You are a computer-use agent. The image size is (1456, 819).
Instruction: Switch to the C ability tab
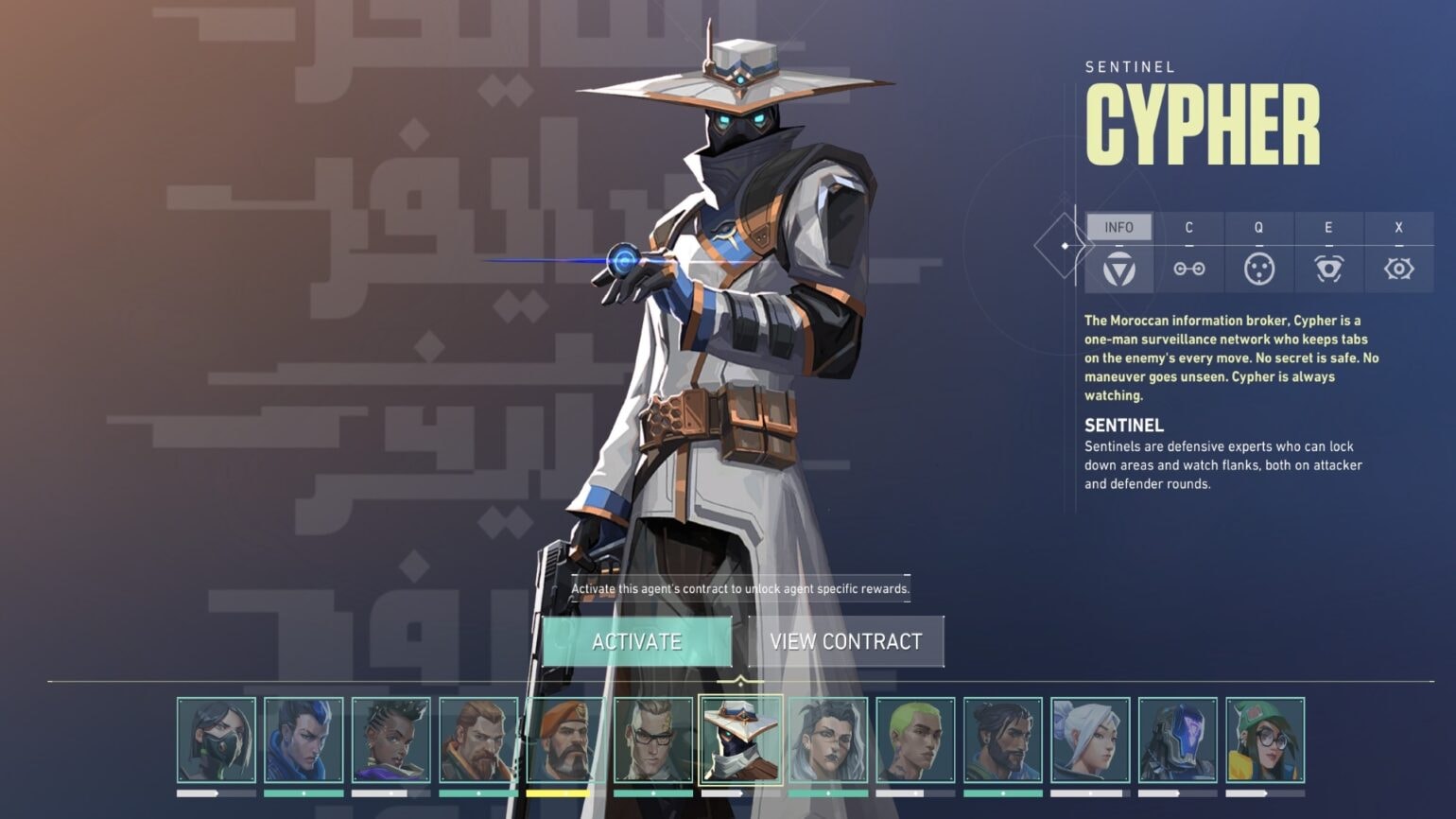pos(1189,227)
